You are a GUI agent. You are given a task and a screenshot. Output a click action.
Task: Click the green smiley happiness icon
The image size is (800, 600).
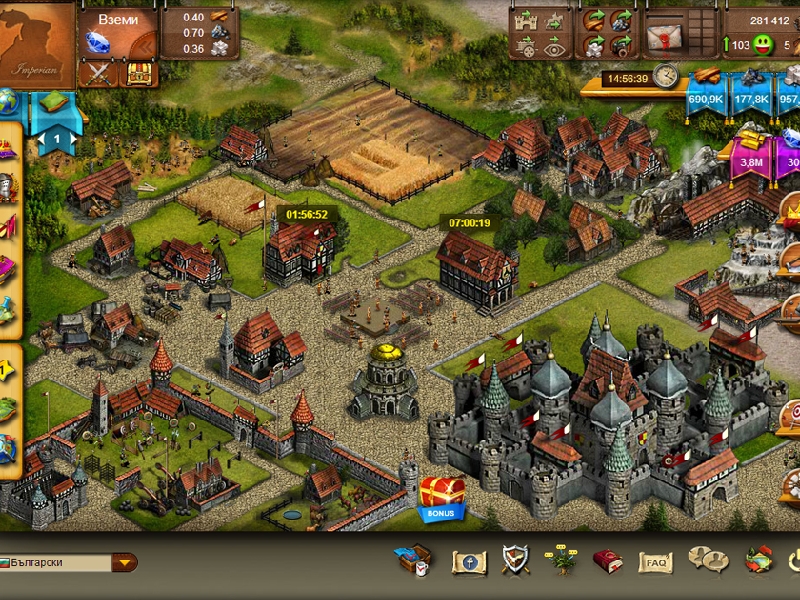(762, 45)
